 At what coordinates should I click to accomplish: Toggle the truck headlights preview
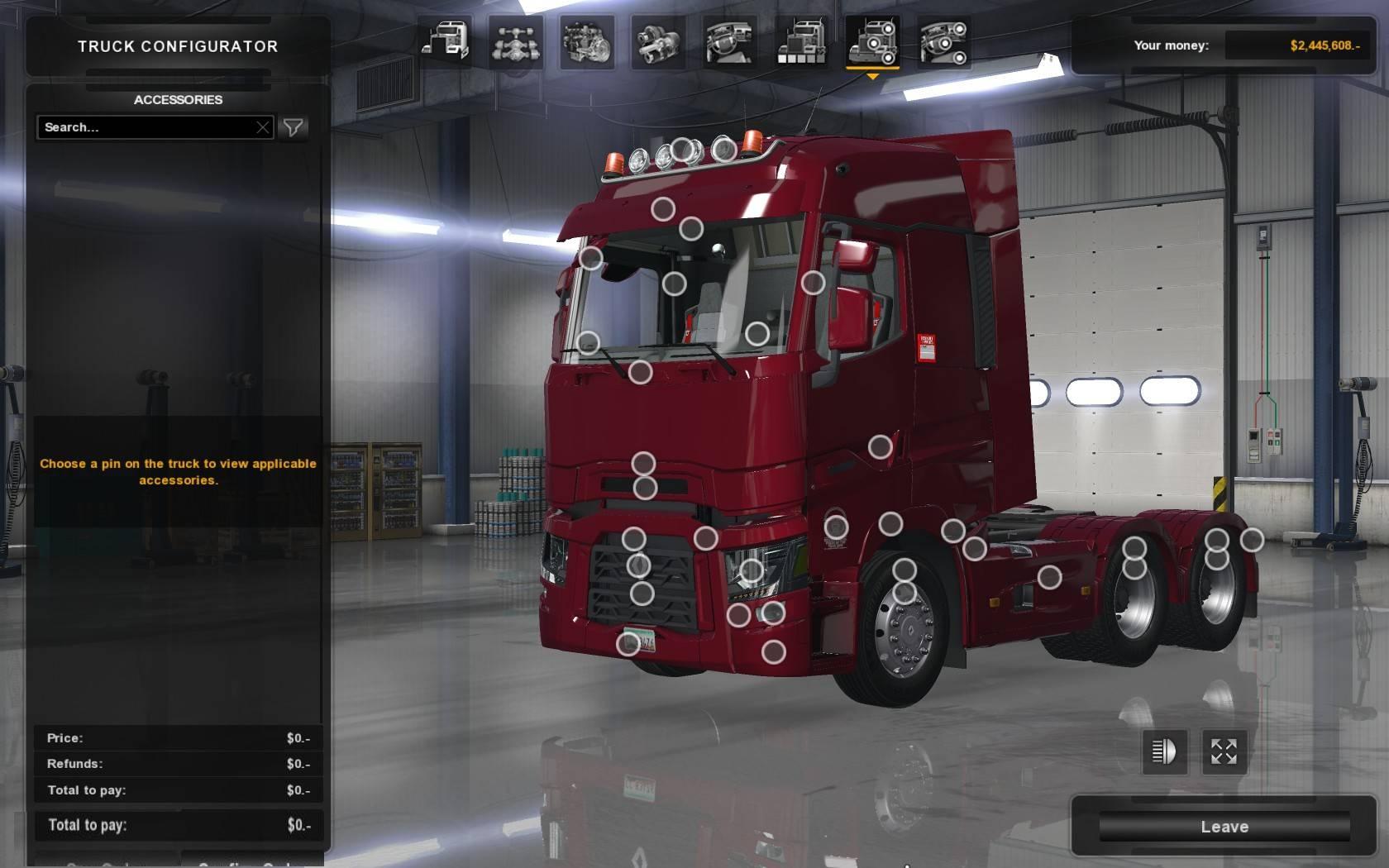[1164, 751]
